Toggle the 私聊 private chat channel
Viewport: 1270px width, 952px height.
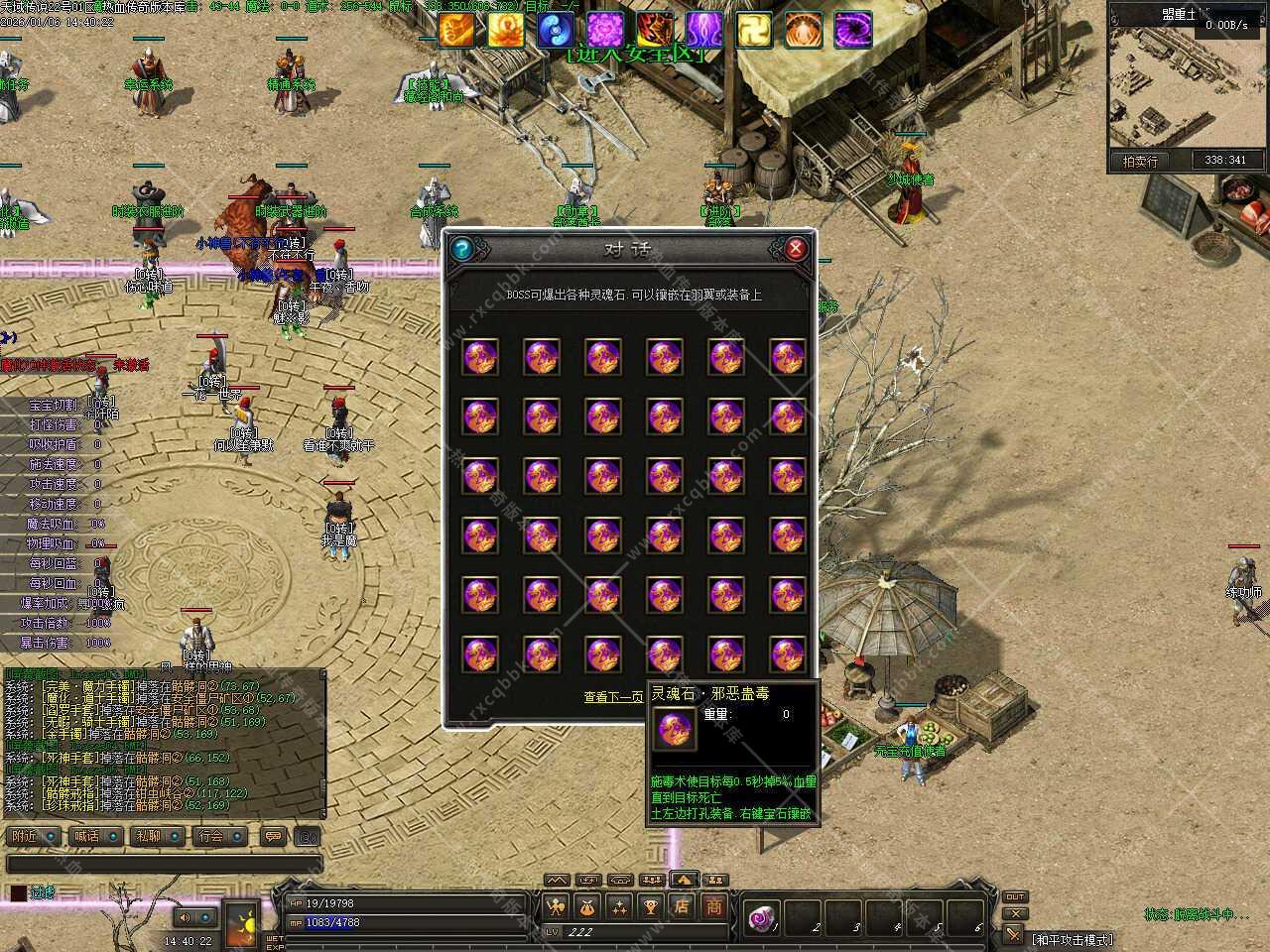click(x=157, y=836)
